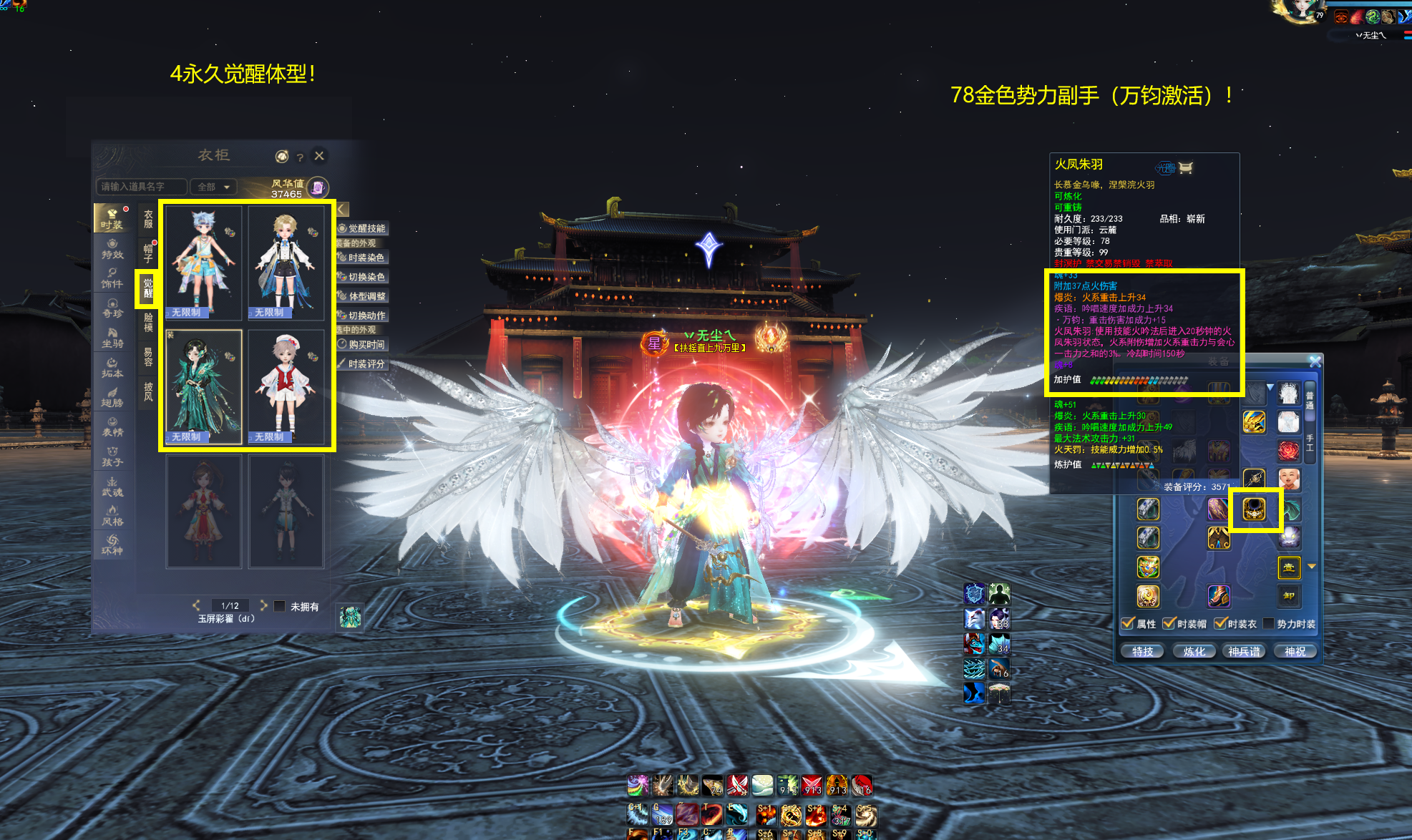Open the 特效 effects category

[x=112, y=249]
